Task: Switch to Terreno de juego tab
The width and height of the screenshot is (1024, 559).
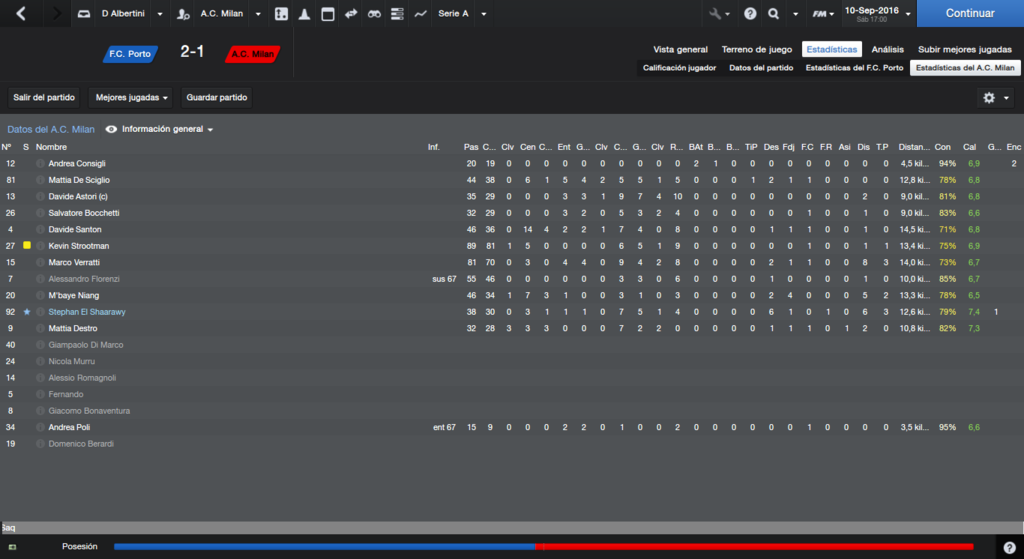Action: click(757, 49)
